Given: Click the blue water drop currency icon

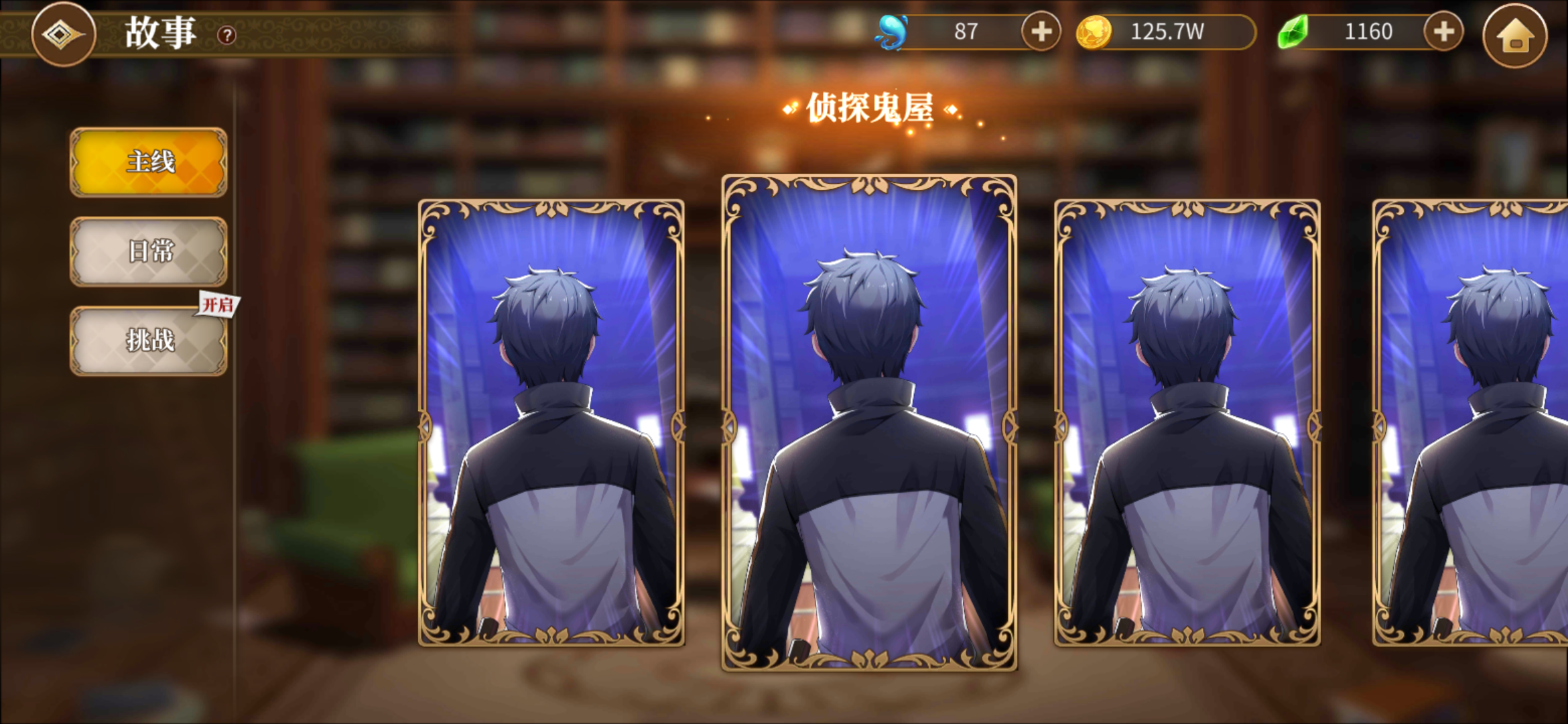Looking at the screenshot, I should [891, 30].
